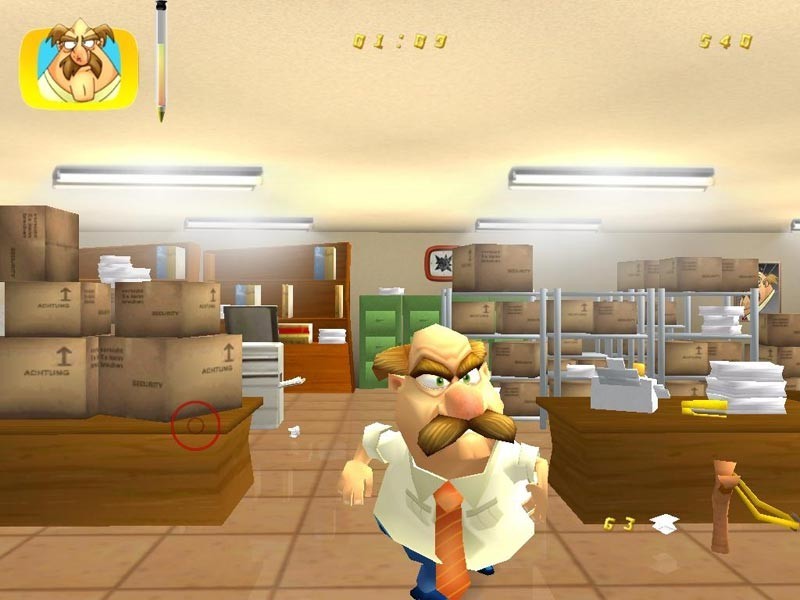
Task: Click the boss portrait icon
Action: (x=78, y=67)
